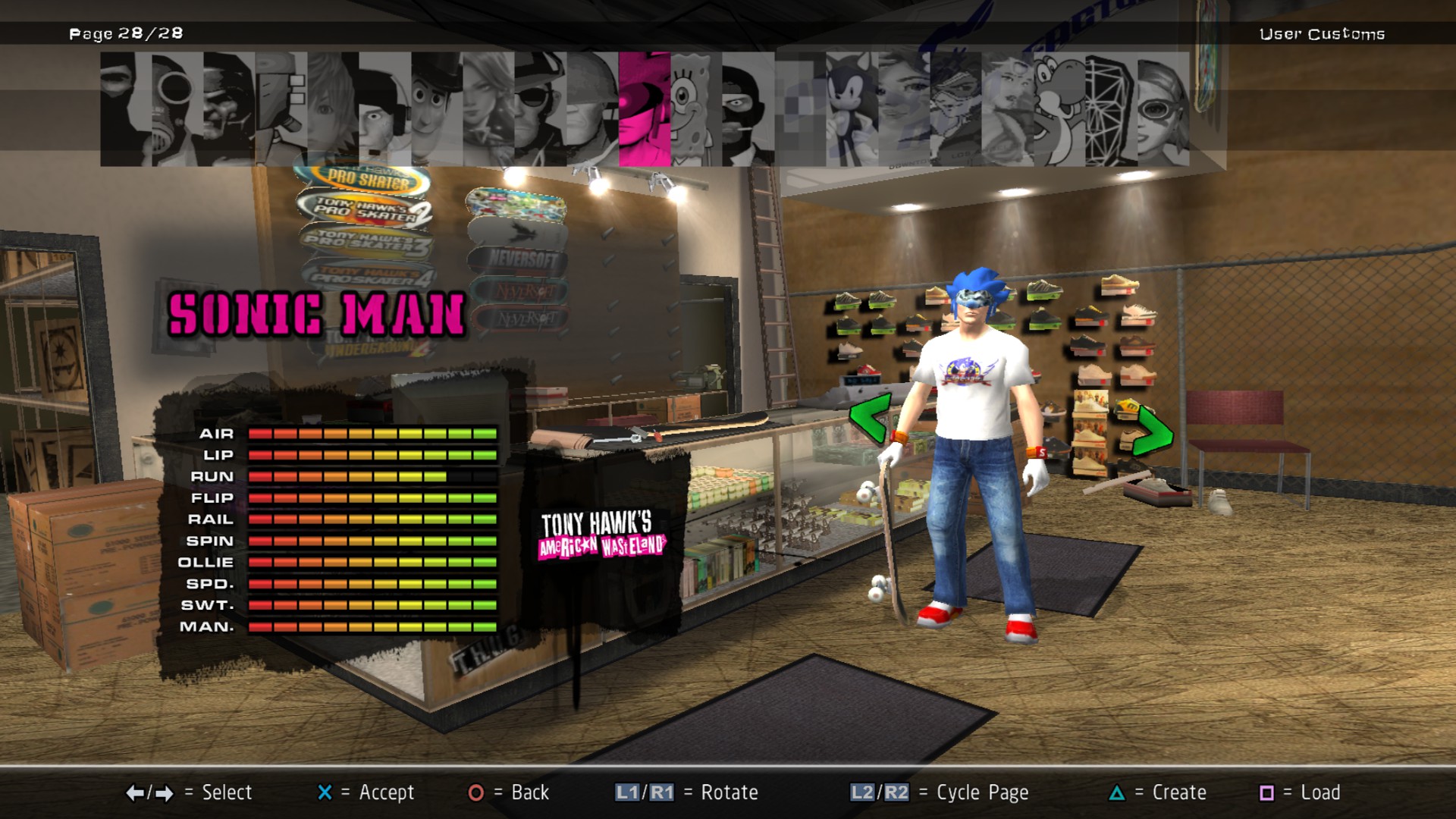Select the SpongeBob skater thumbnail

click(x=696, y=109)
